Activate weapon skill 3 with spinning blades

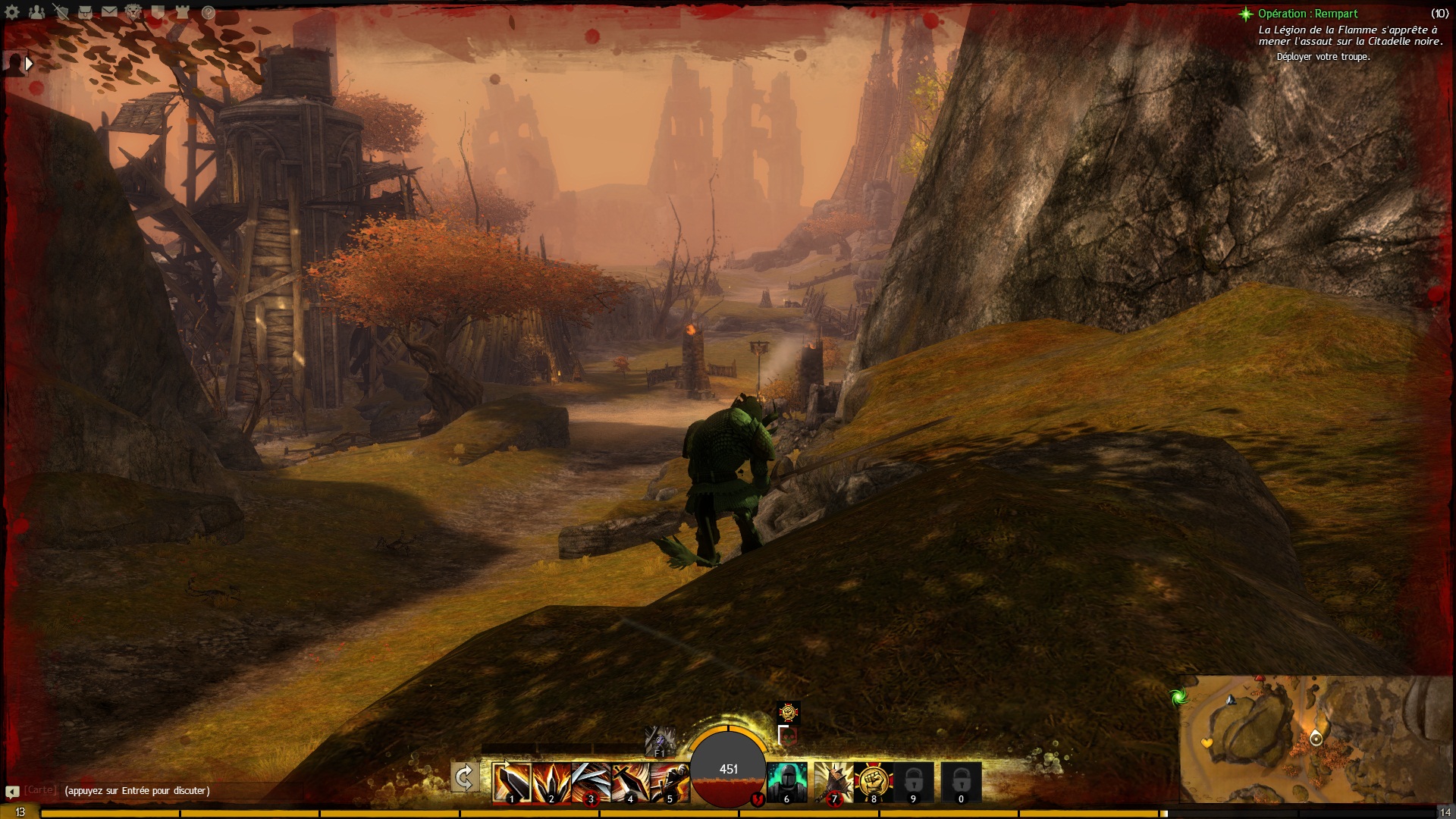click(591, 782)
